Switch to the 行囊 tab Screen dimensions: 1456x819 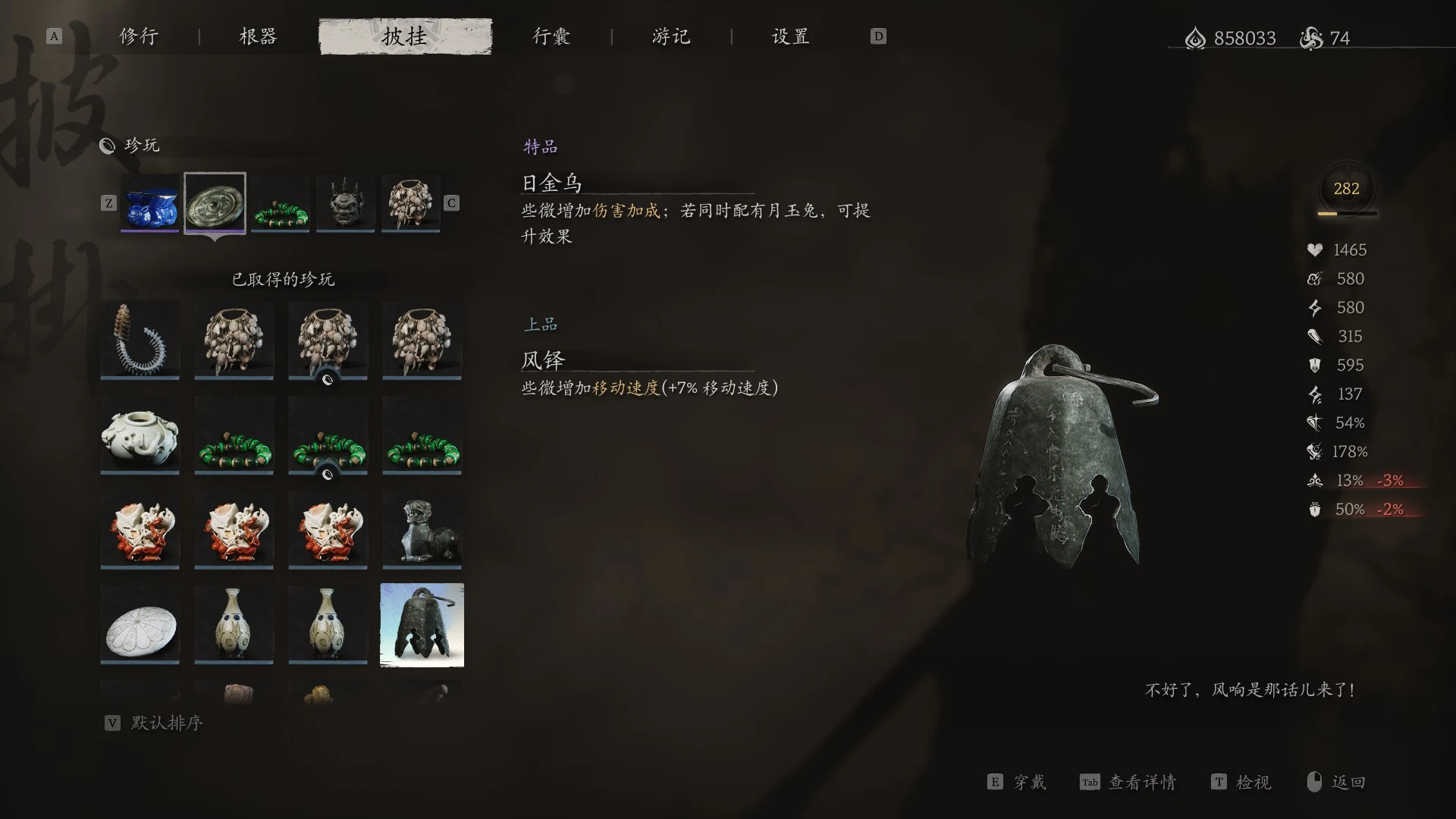point(552,36)
